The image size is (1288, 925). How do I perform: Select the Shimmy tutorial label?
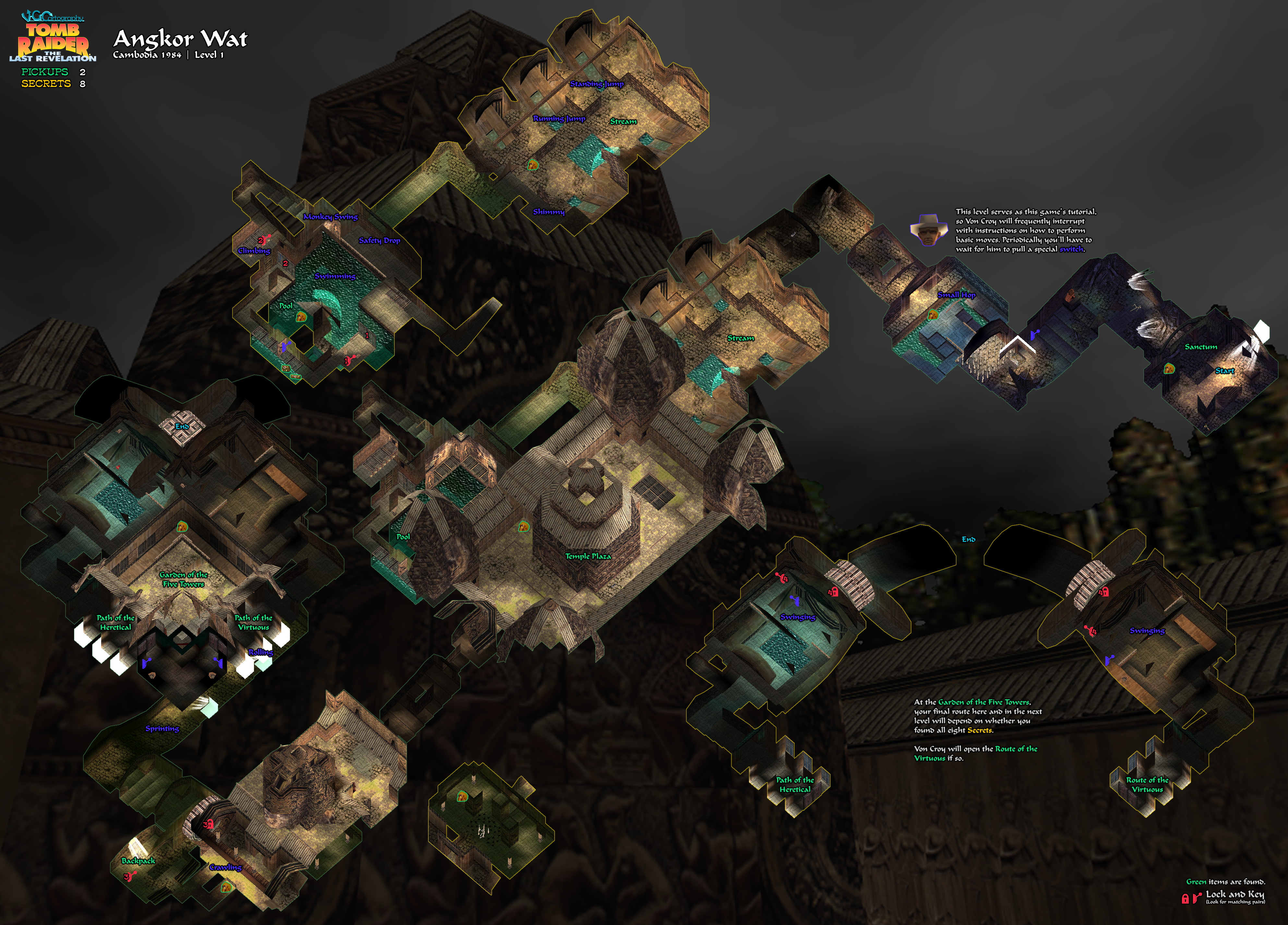pyautogui.click(x=548, y=212)
